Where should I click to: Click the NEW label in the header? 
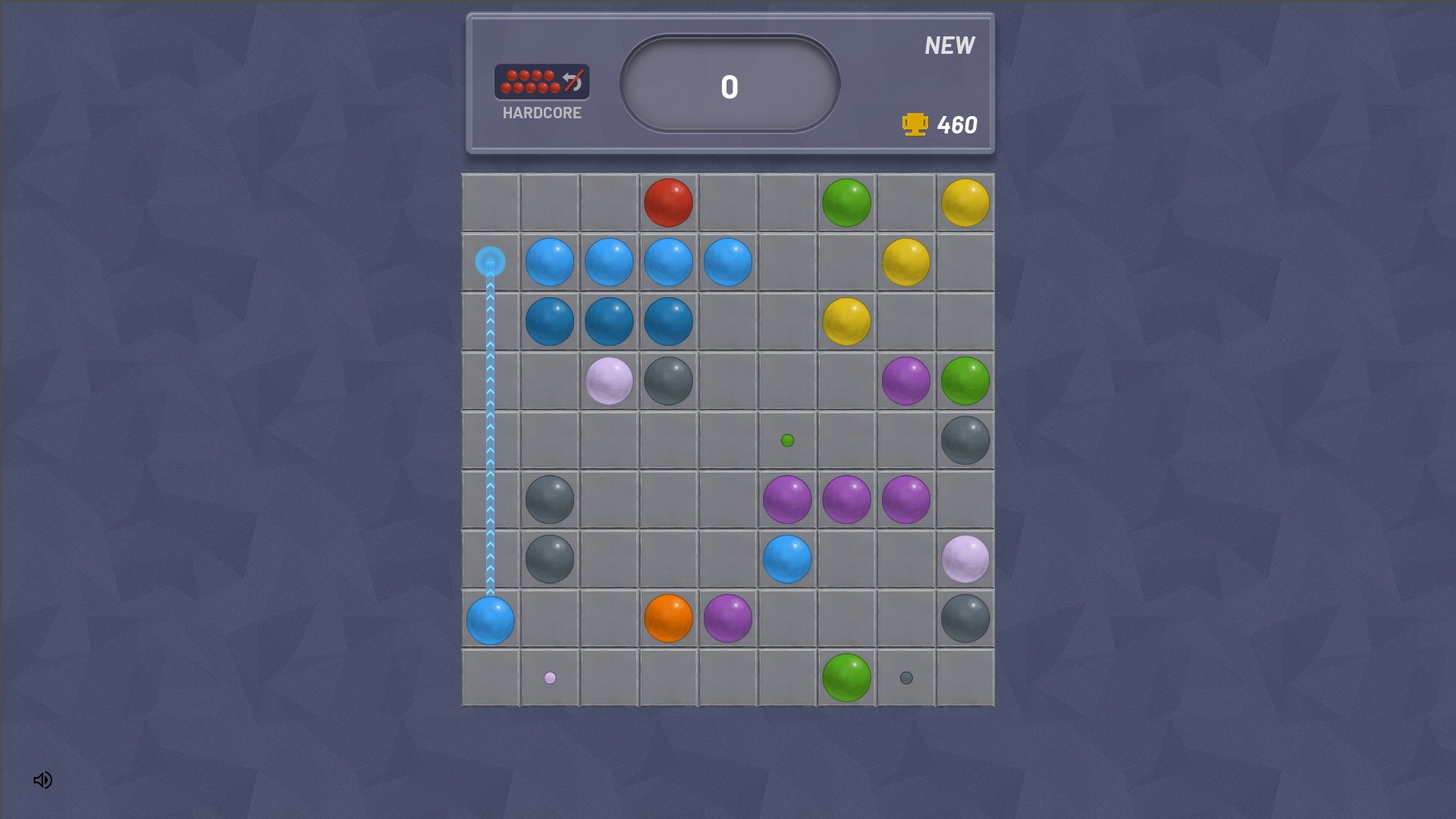coord(949,45)
